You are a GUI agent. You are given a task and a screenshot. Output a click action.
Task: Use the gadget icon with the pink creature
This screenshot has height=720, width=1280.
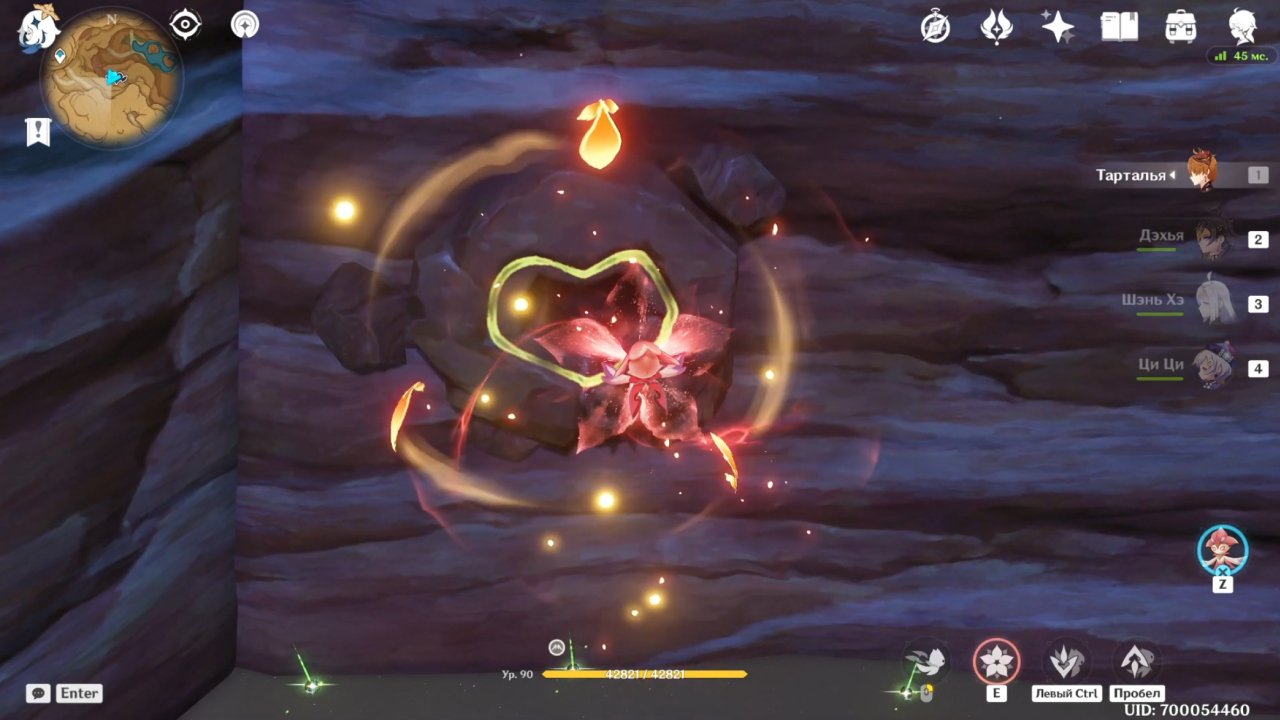[1222, 550]
